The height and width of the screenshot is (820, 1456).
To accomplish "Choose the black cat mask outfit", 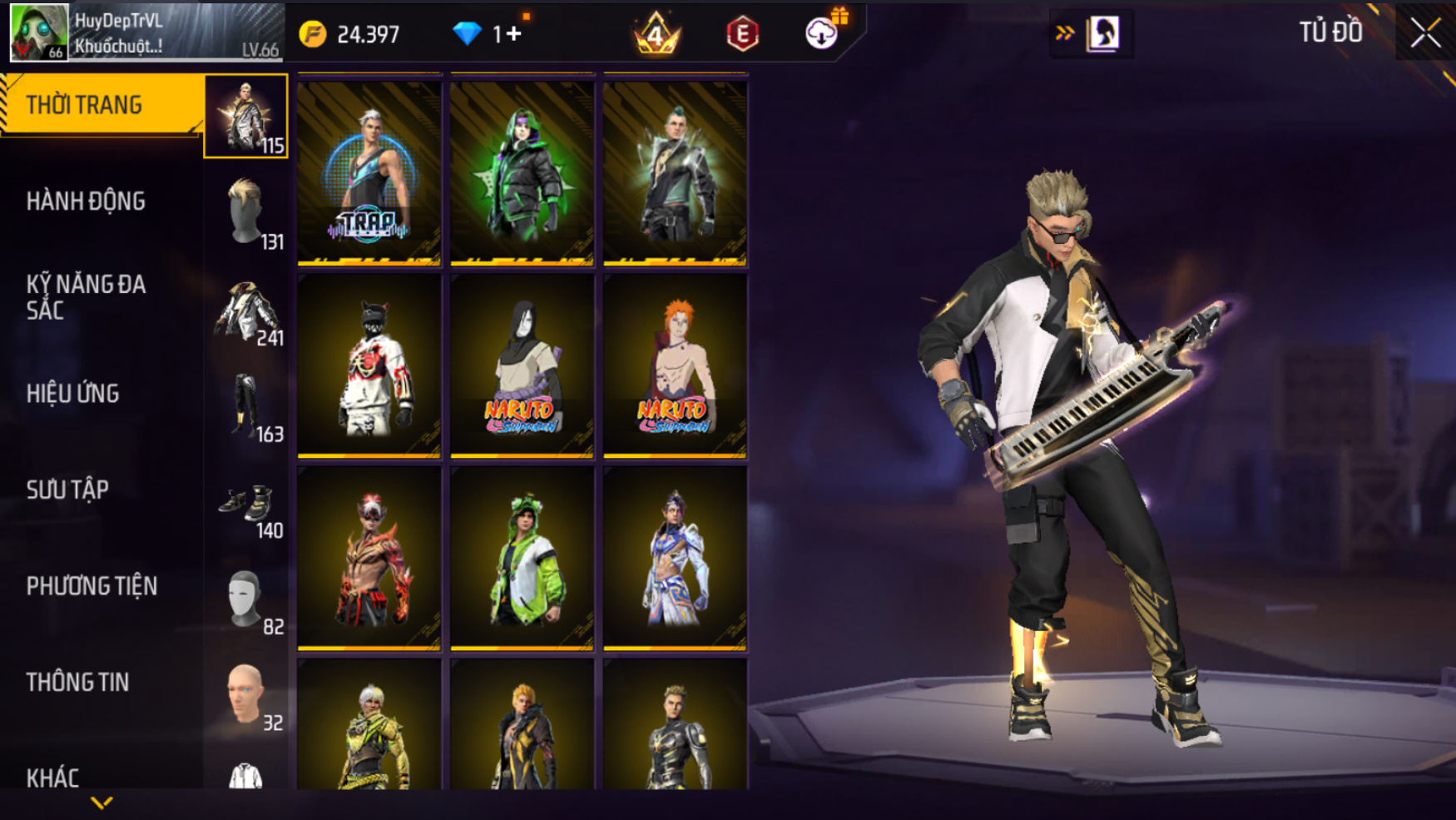I will (369, 366).
